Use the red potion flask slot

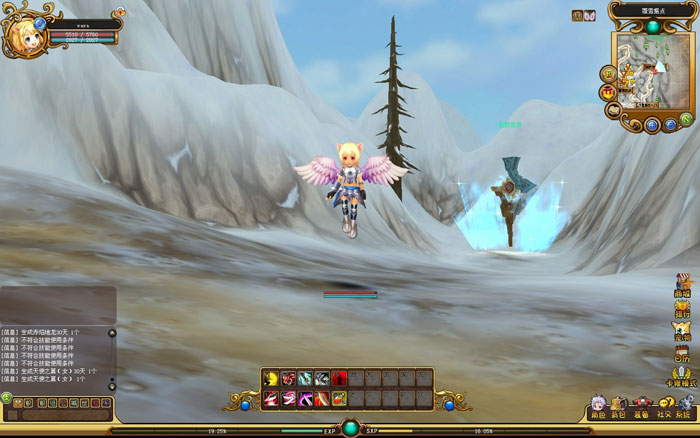(x=338, y=399)
